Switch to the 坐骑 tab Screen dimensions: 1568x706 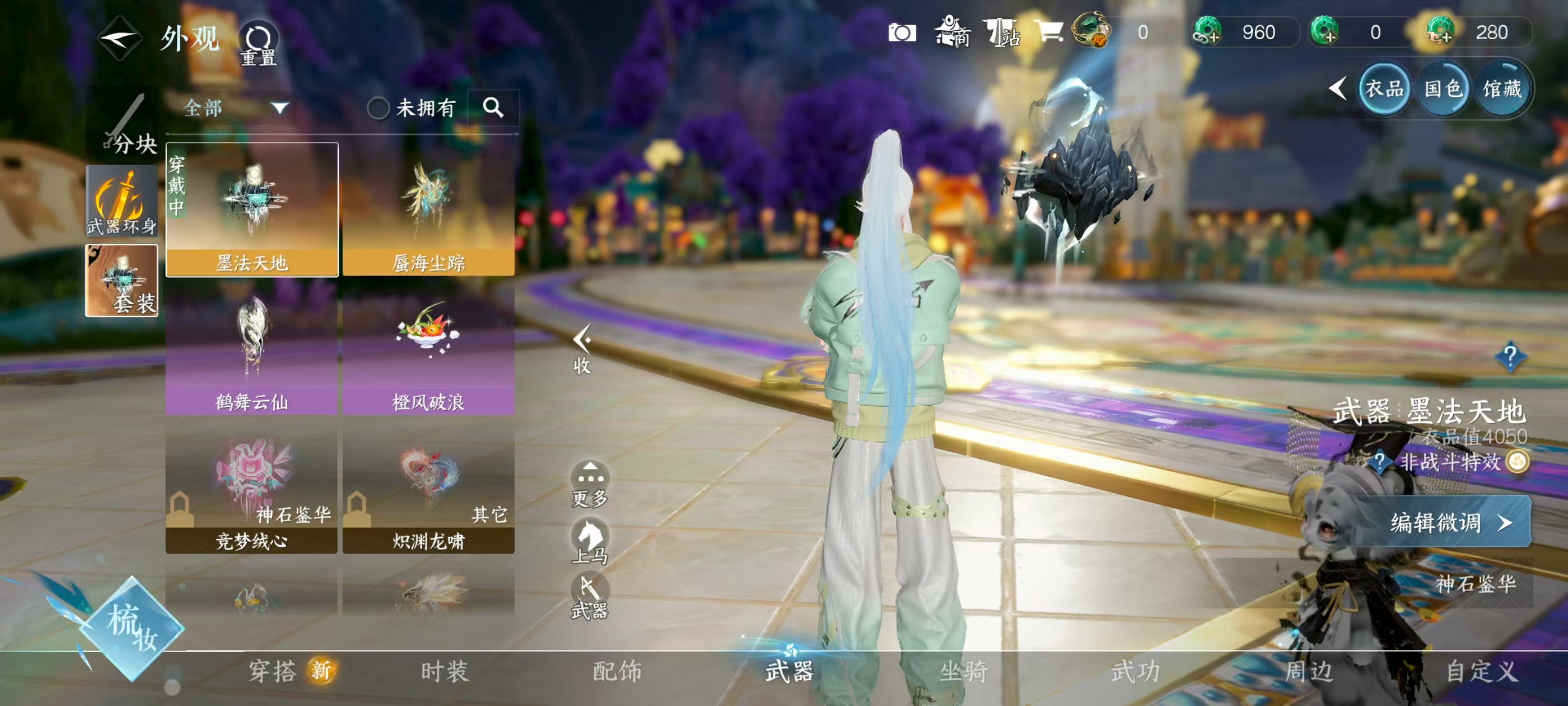(964, 671)
